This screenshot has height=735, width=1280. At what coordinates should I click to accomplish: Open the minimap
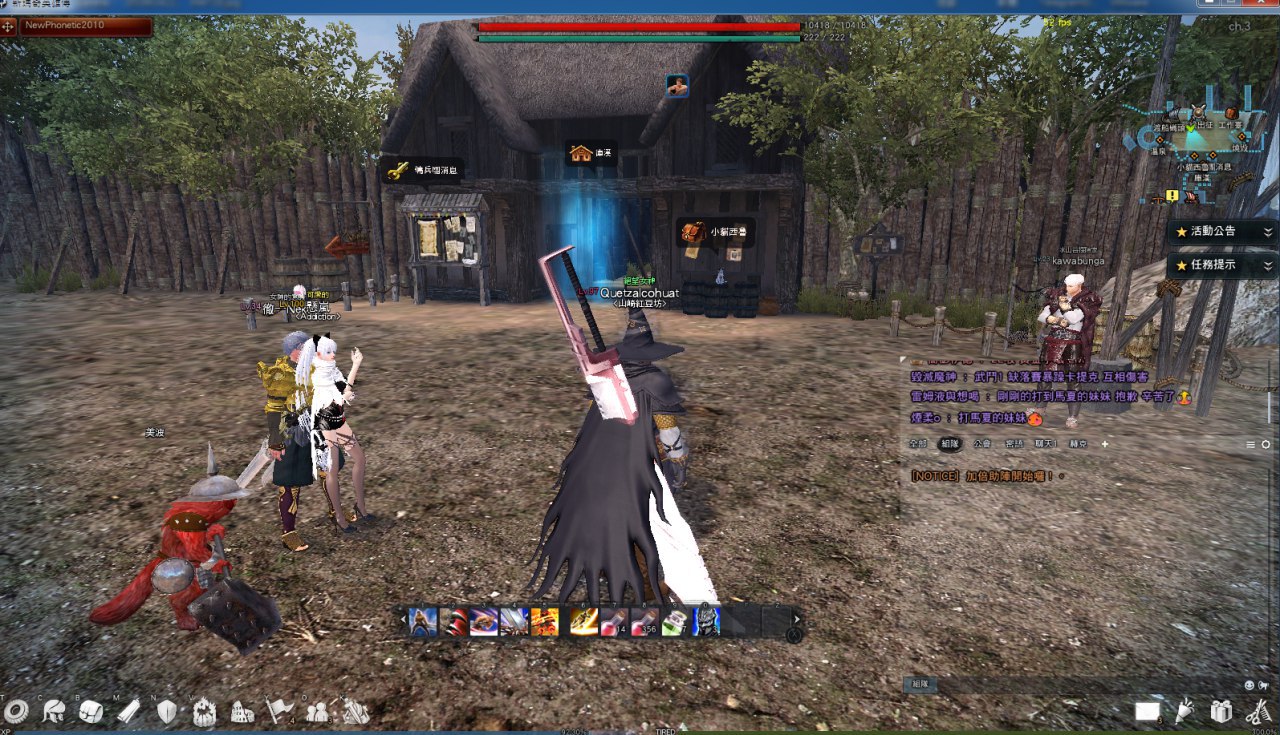click(x=1196, y=132)
